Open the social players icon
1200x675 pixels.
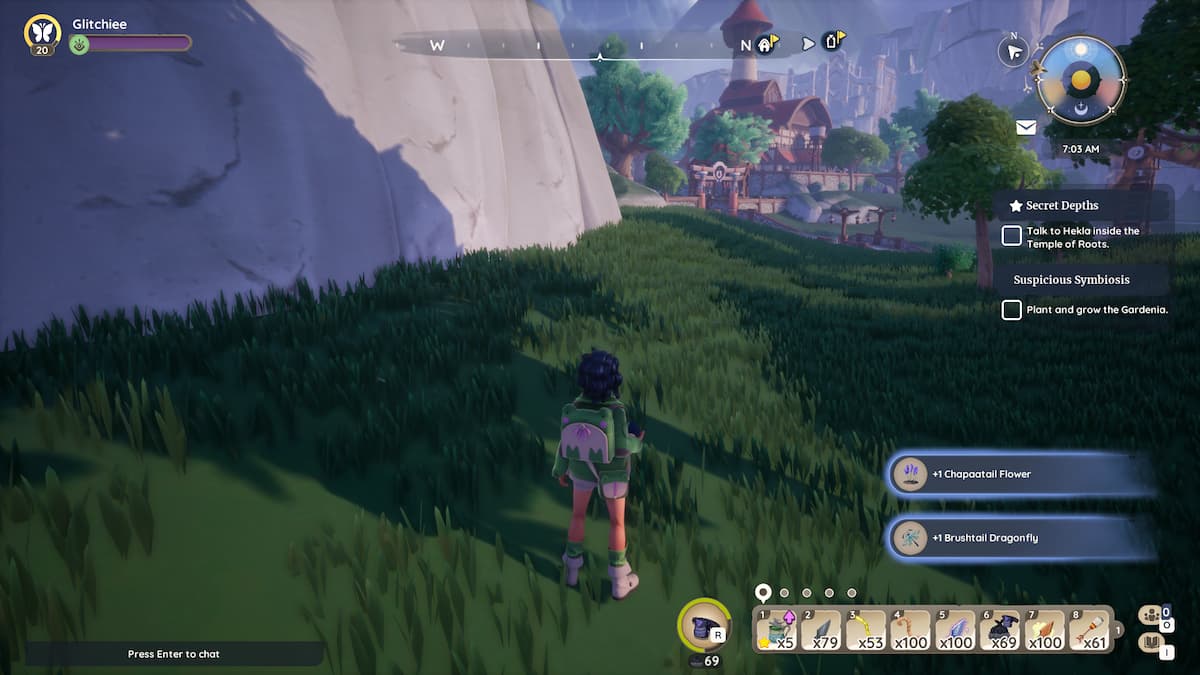click(x=1150, y=615)
